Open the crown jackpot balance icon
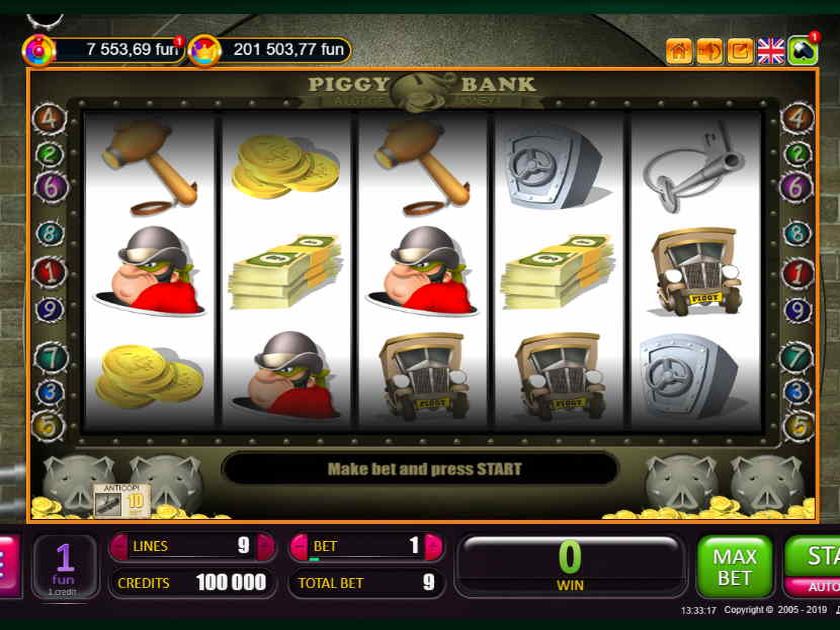The height and width of the screenshot is (630, 840). (203, 49)
